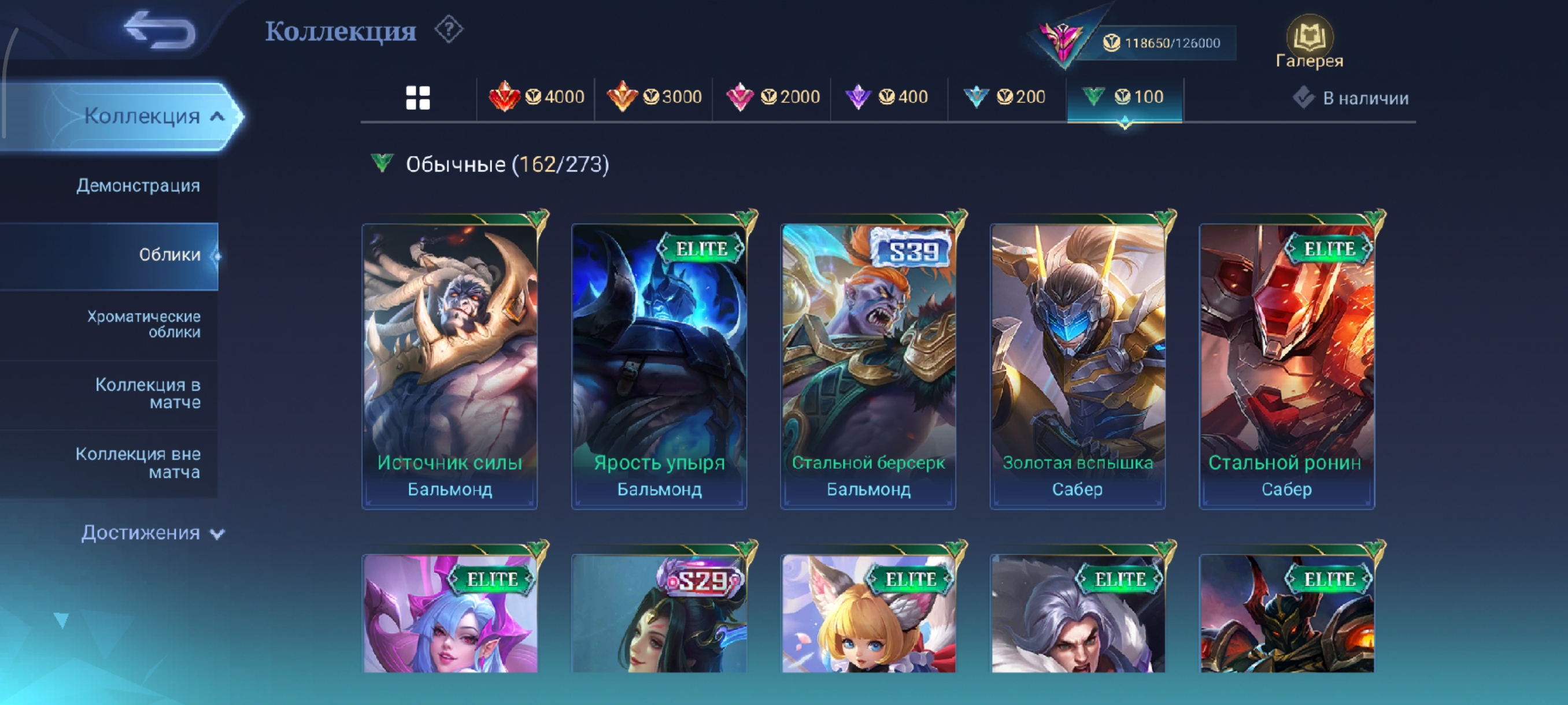Open the Демонстрация menu entry
The image size is (1568, 705).
click(138, 185)
